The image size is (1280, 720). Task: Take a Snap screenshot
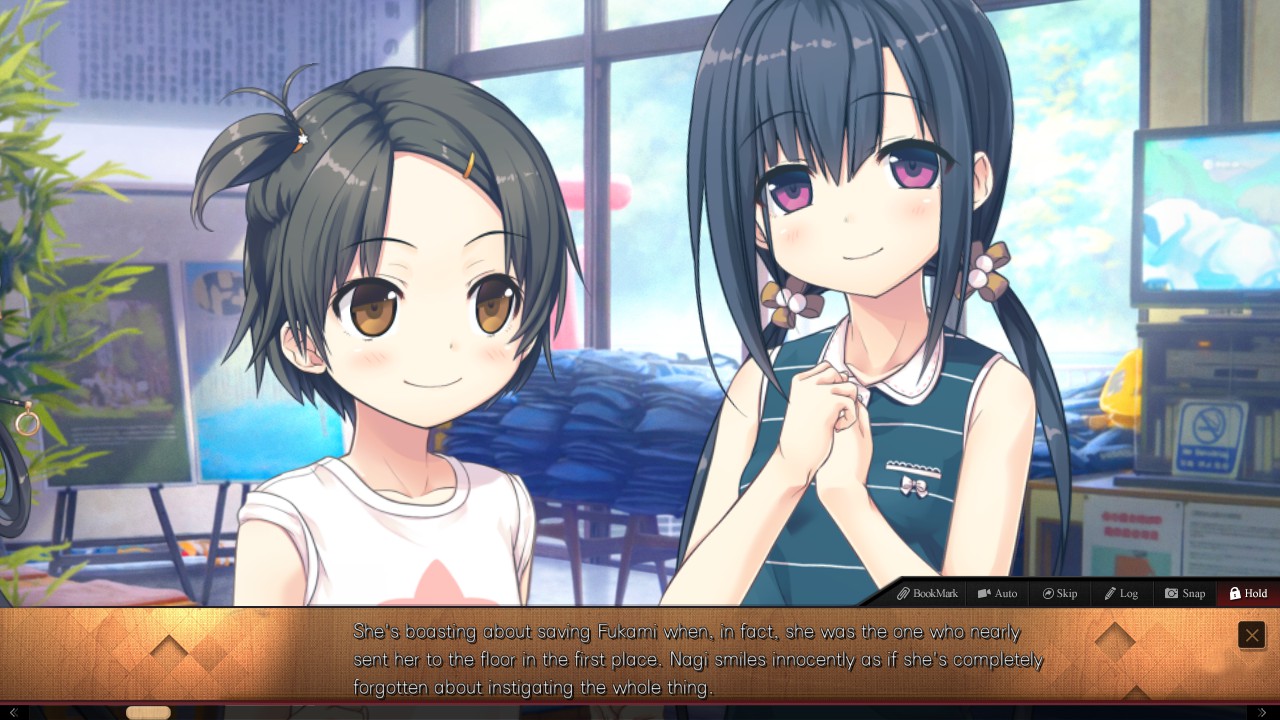click(1184, 593)
